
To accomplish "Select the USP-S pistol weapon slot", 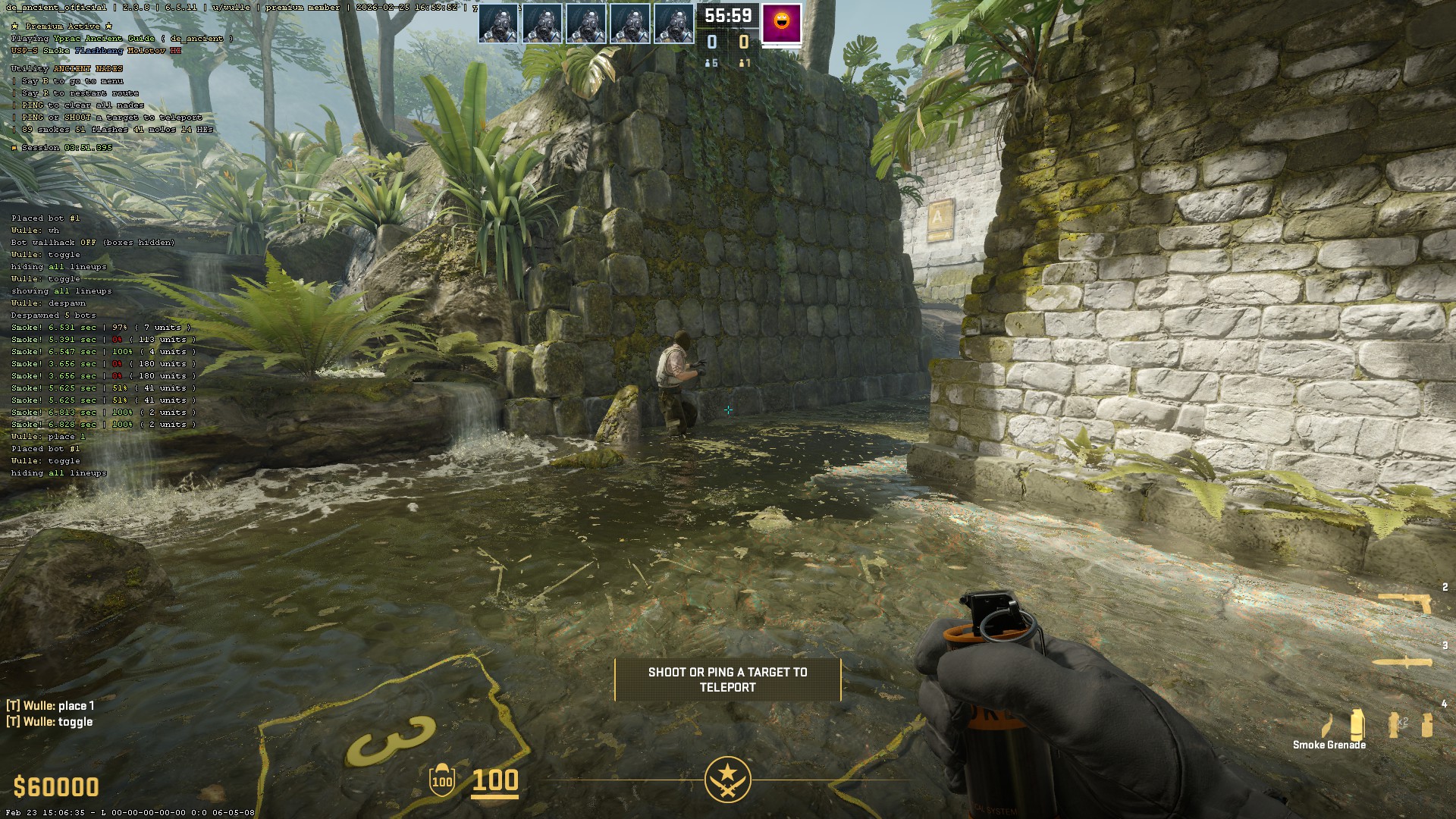I will click(1405, 603).
